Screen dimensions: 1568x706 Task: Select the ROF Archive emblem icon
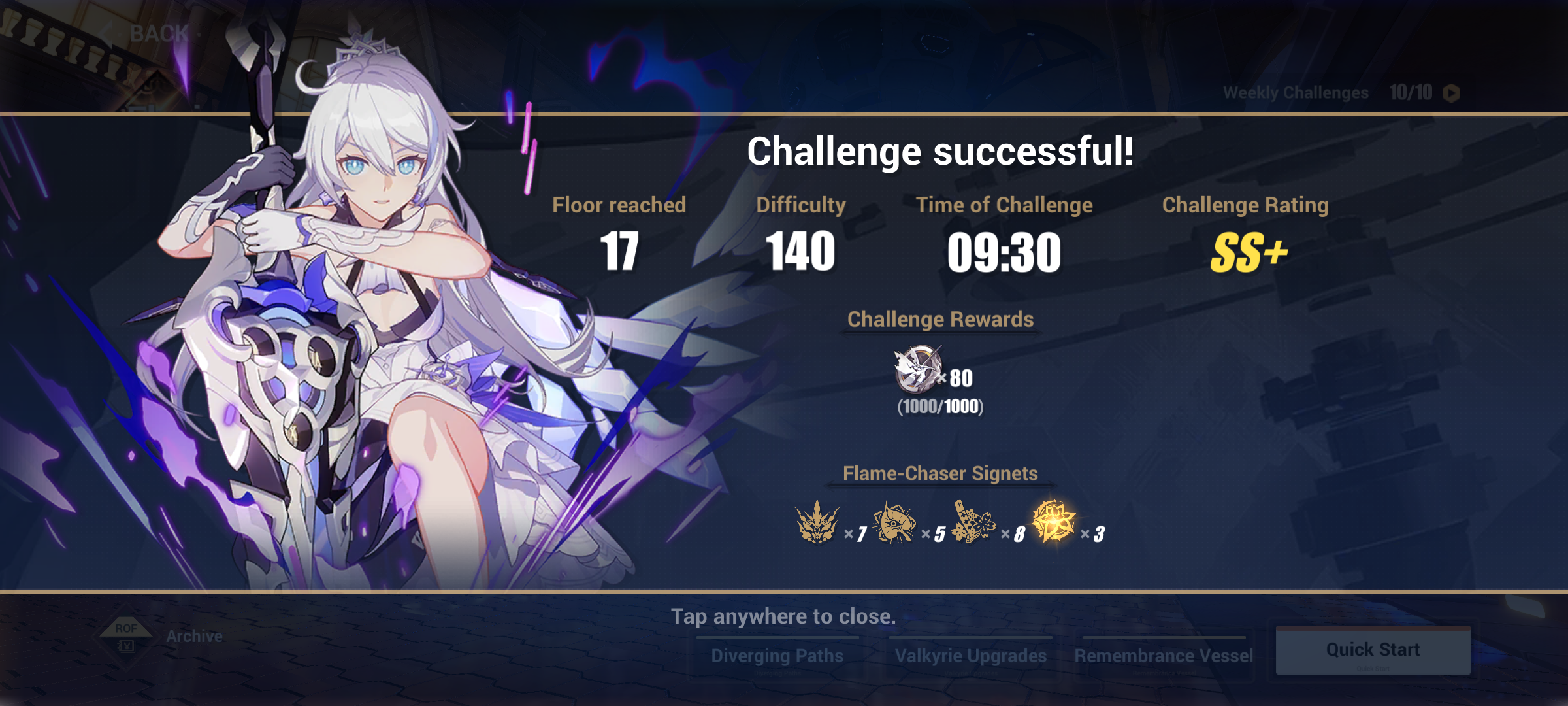125,635
